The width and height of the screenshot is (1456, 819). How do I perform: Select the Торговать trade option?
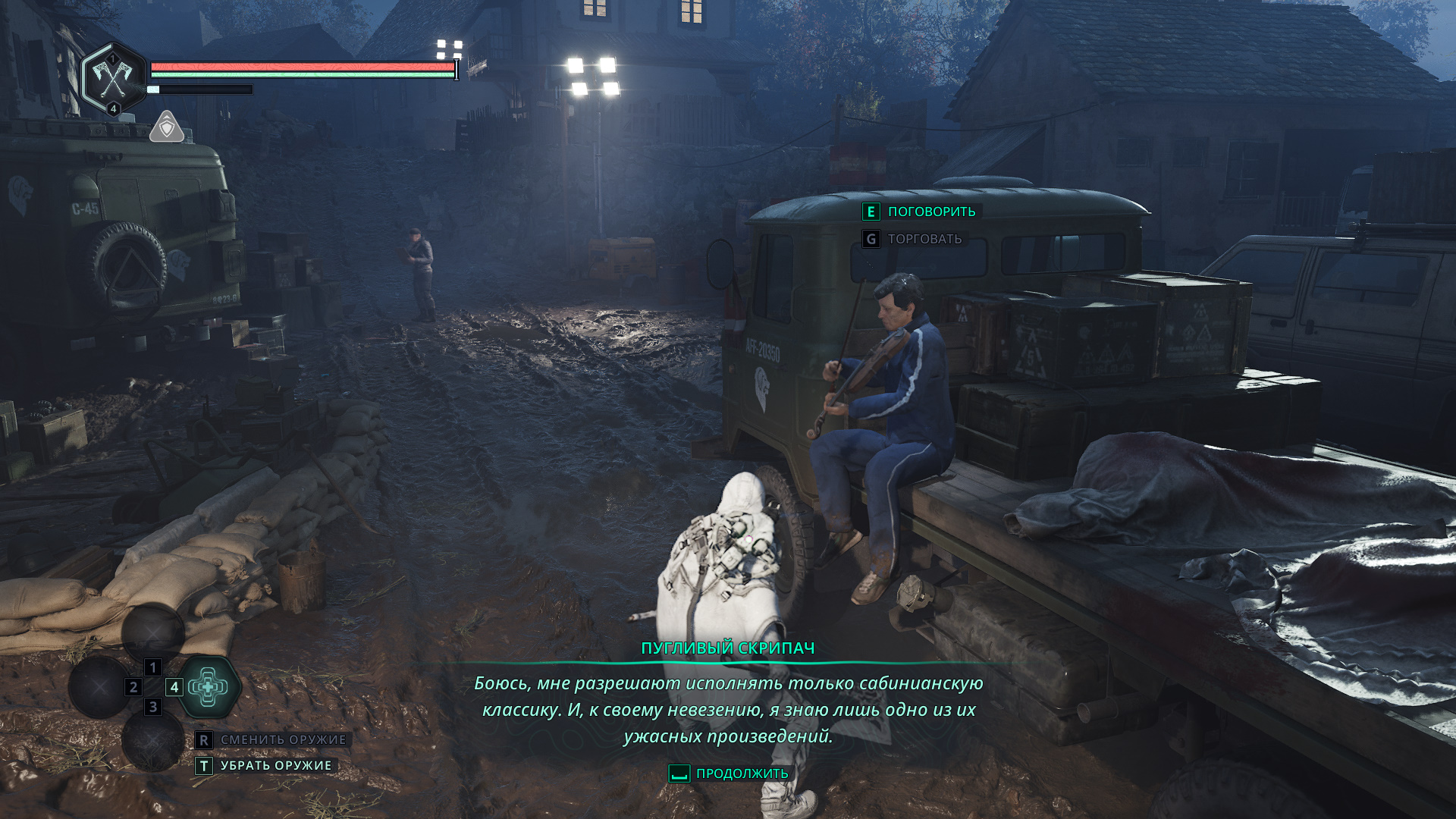pos(914,239)
